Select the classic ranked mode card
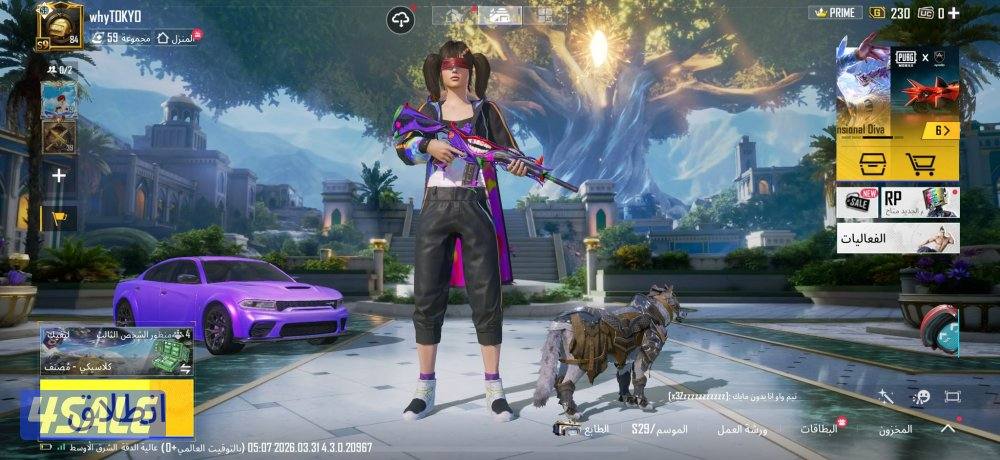The width and height of the screenshot is (1000, 460). [x=102, y=348]
